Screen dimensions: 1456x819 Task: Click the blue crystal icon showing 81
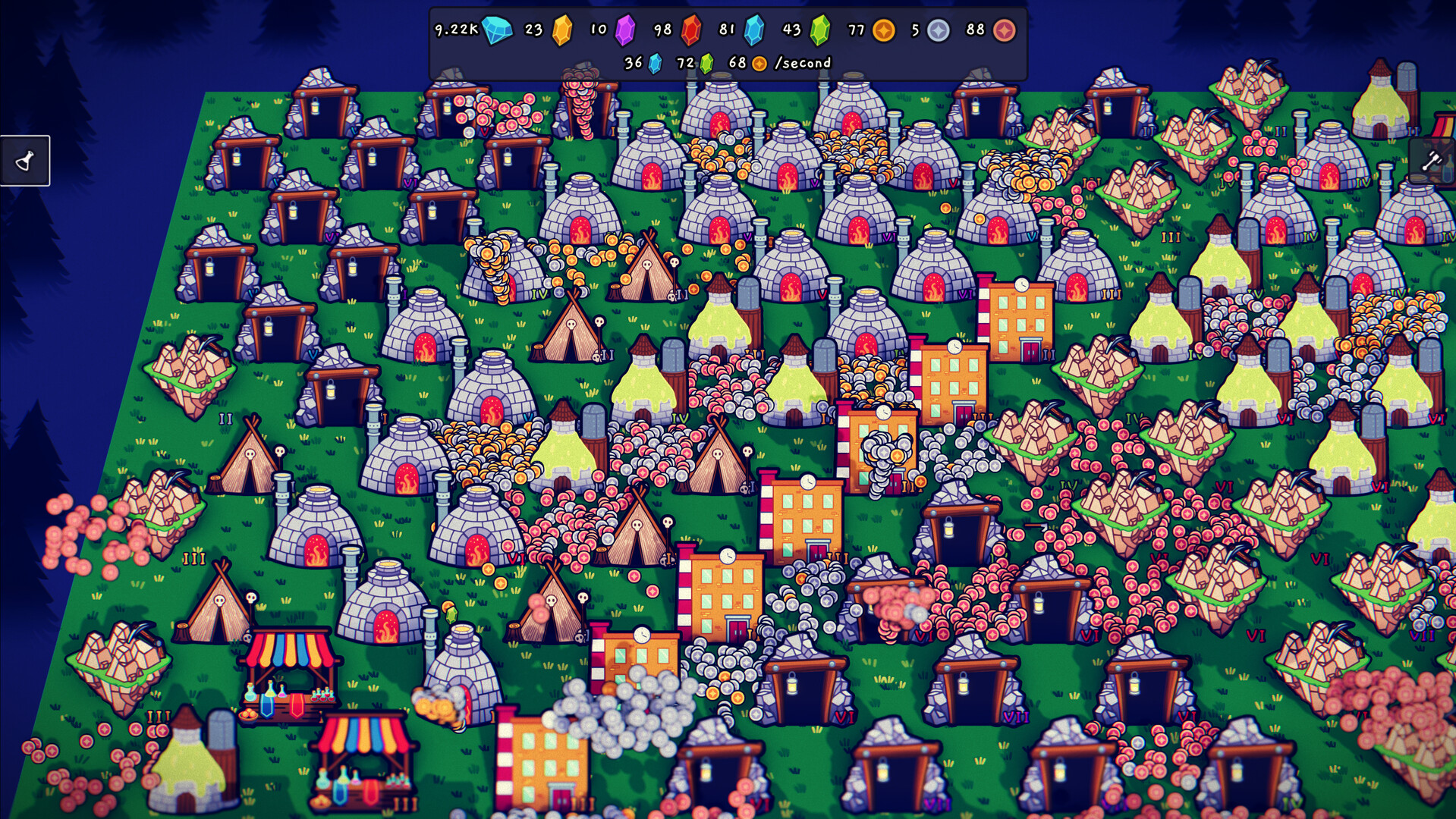tap(753, 31)
